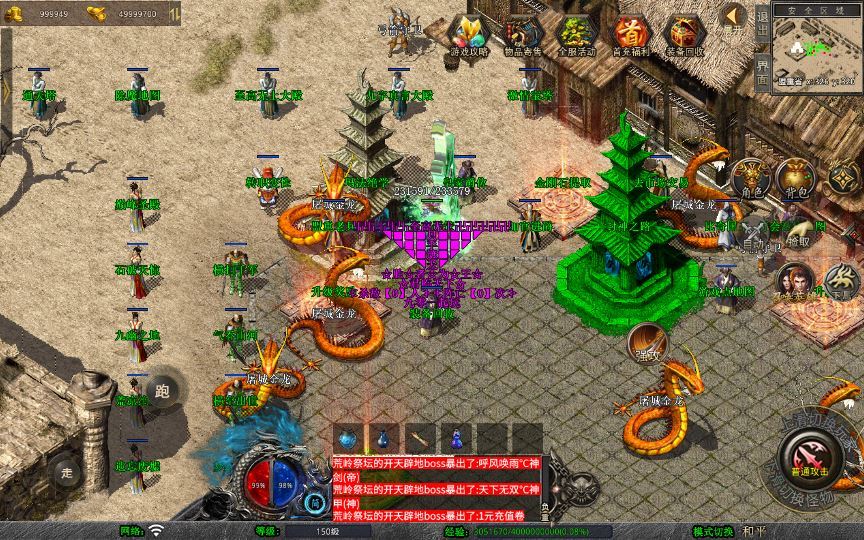
Task: Click the 退出 exit tab
Action: click(762, 22)
